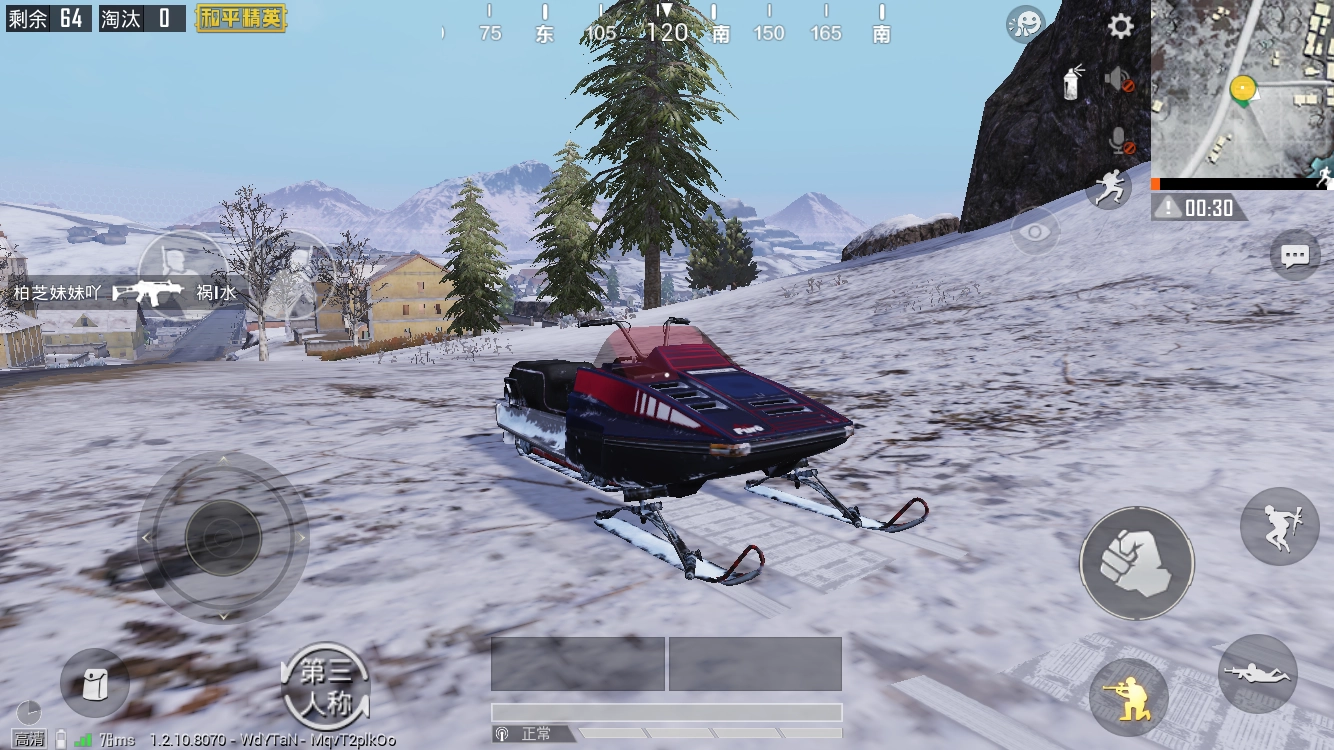Select the right empty weapon slot
1334x750 pixels.
[x=755, y=664]
